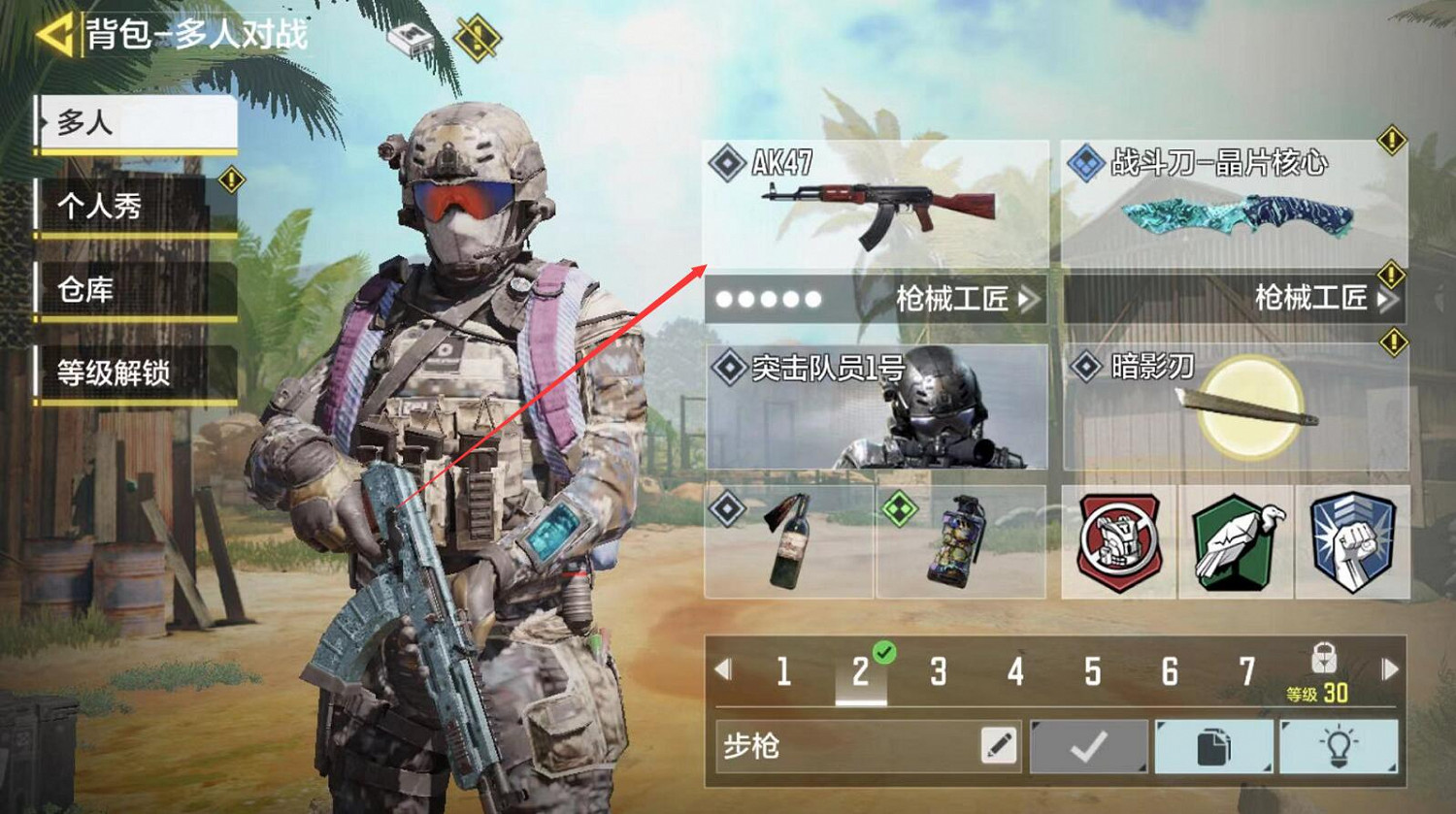Select loadout tab 5

click(x=1092, y=669)
